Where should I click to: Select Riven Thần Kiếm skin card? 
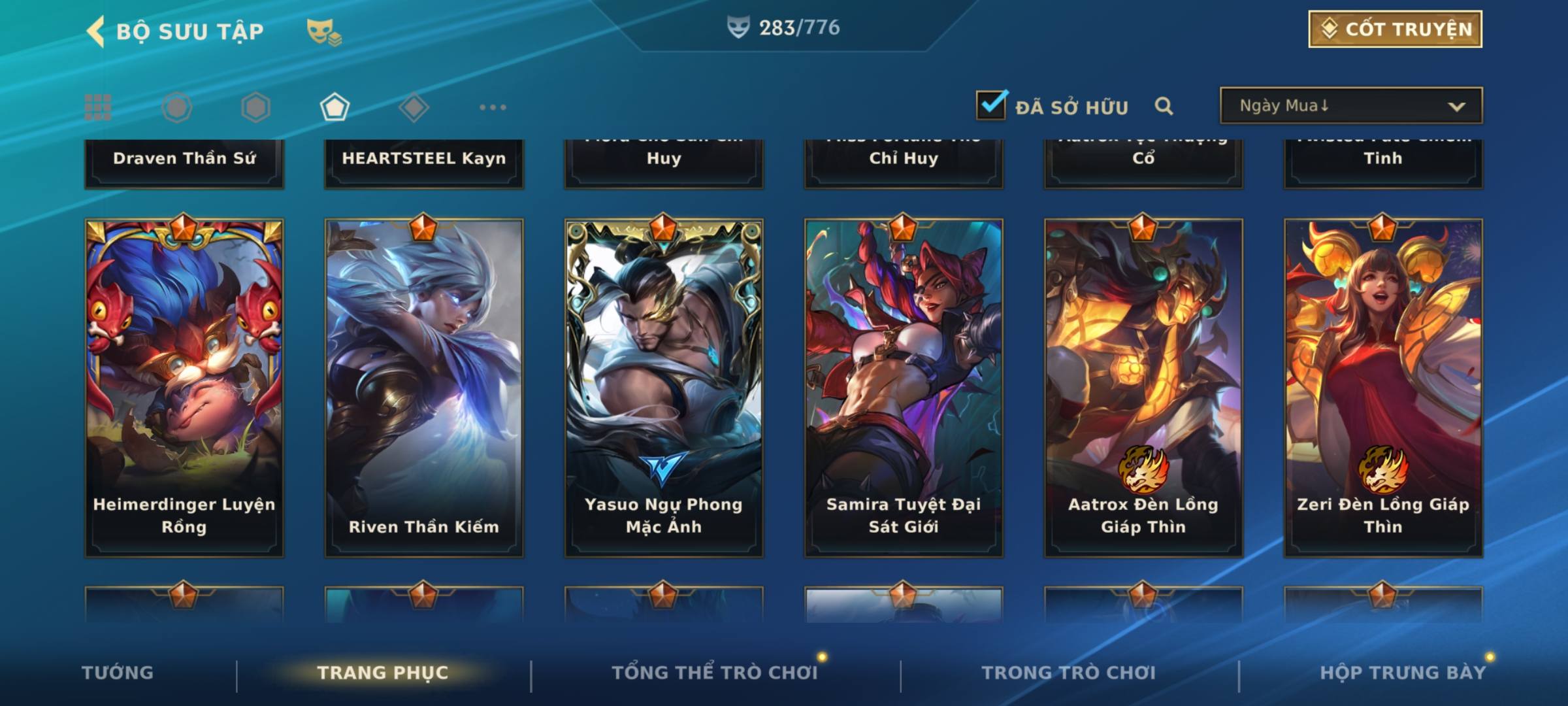(424, 388)
